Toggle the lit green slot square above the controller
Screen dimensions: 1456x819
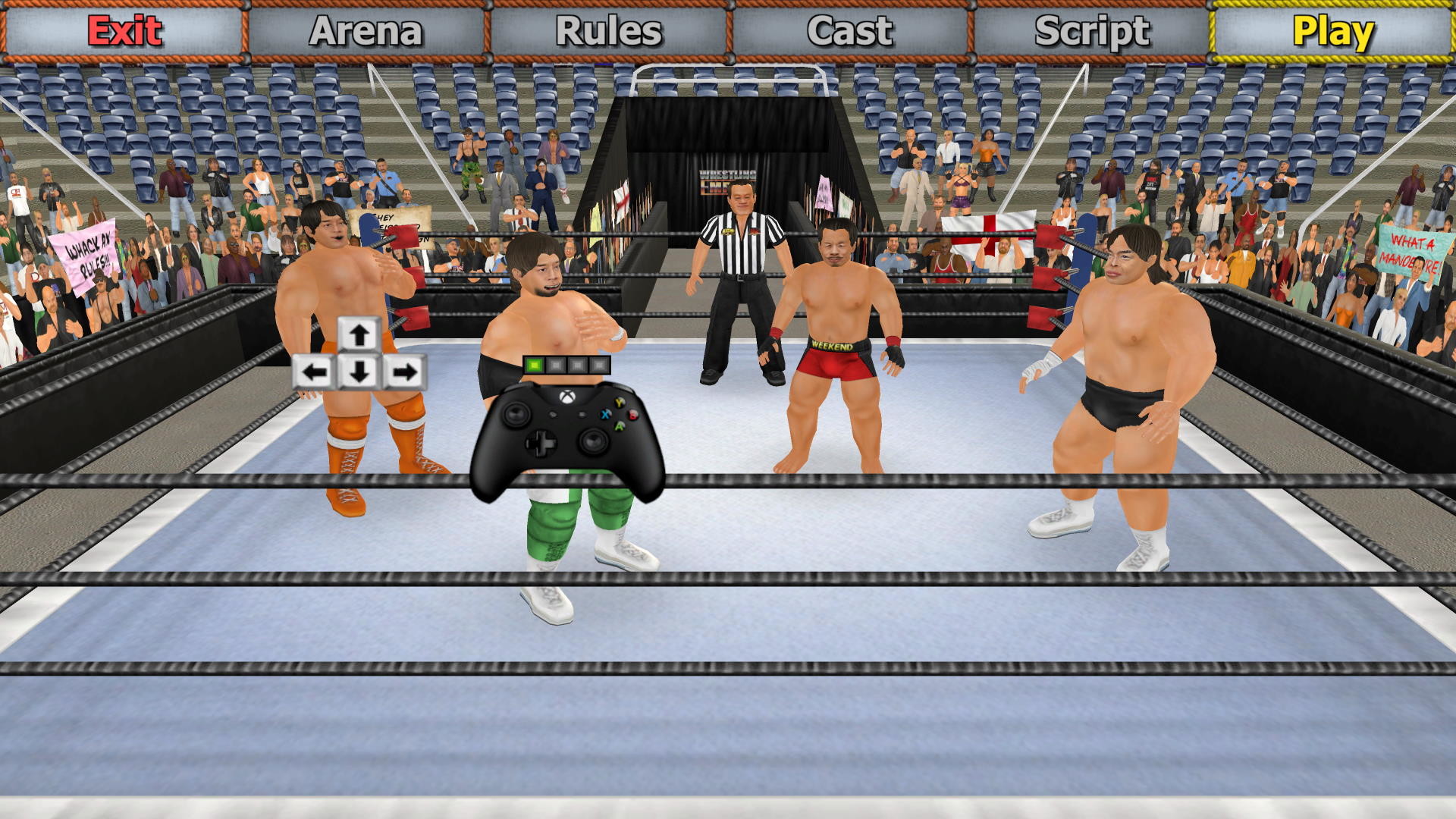[534, 365]
